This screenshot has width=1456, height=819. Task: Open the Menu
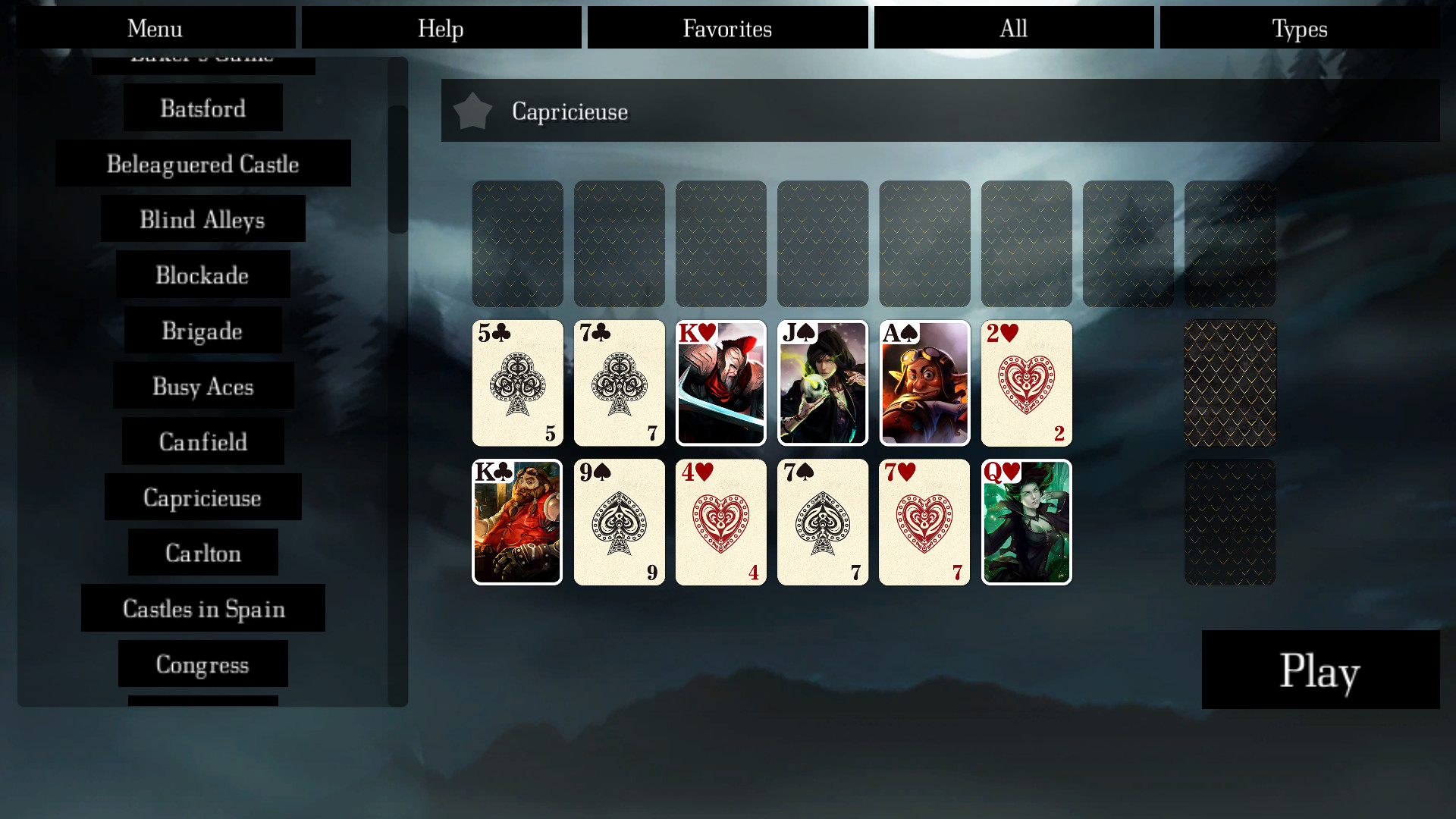point(155,28)
